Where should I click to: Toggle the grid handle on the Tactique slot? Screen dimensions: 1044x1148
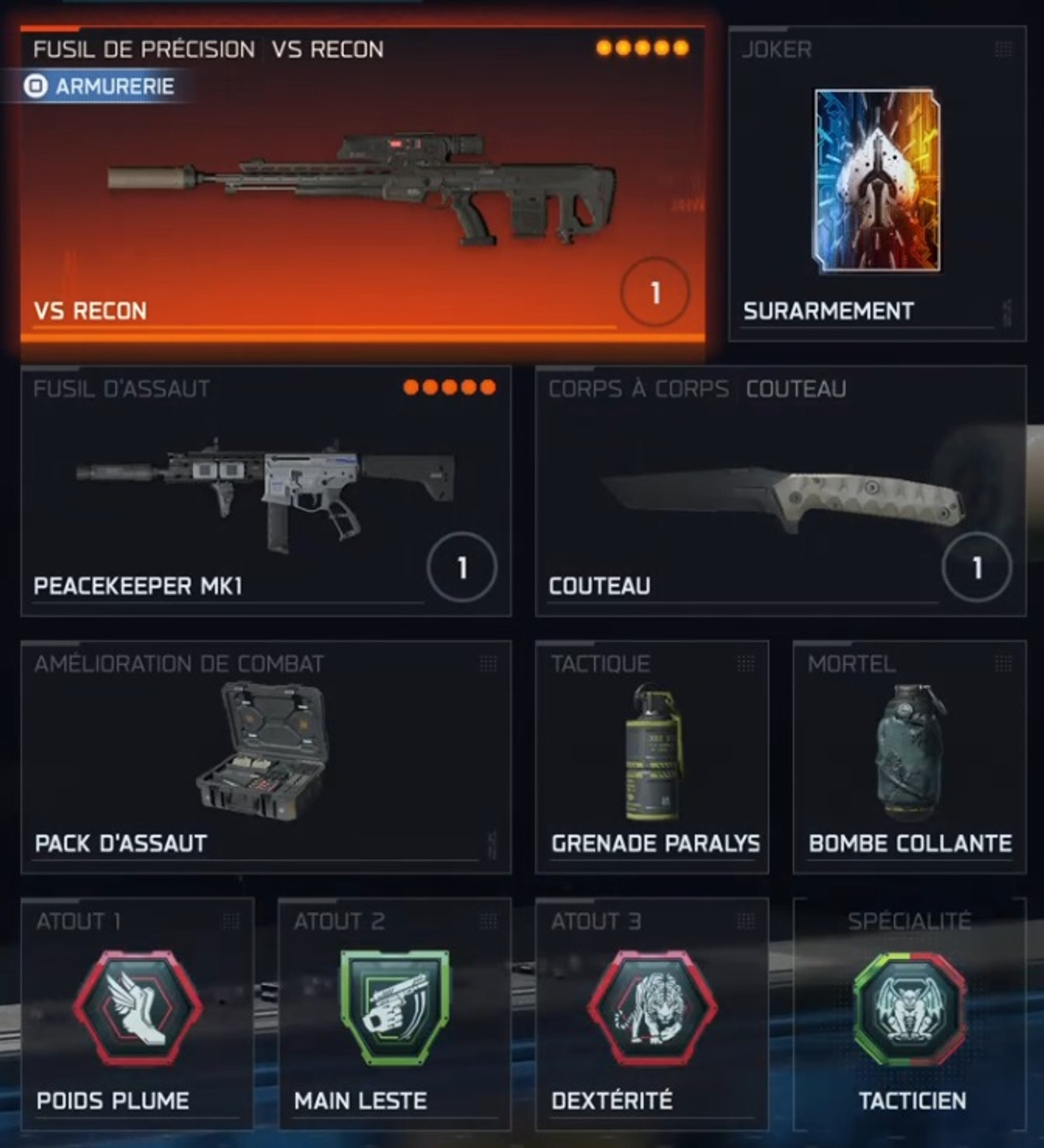pos(743,663)
